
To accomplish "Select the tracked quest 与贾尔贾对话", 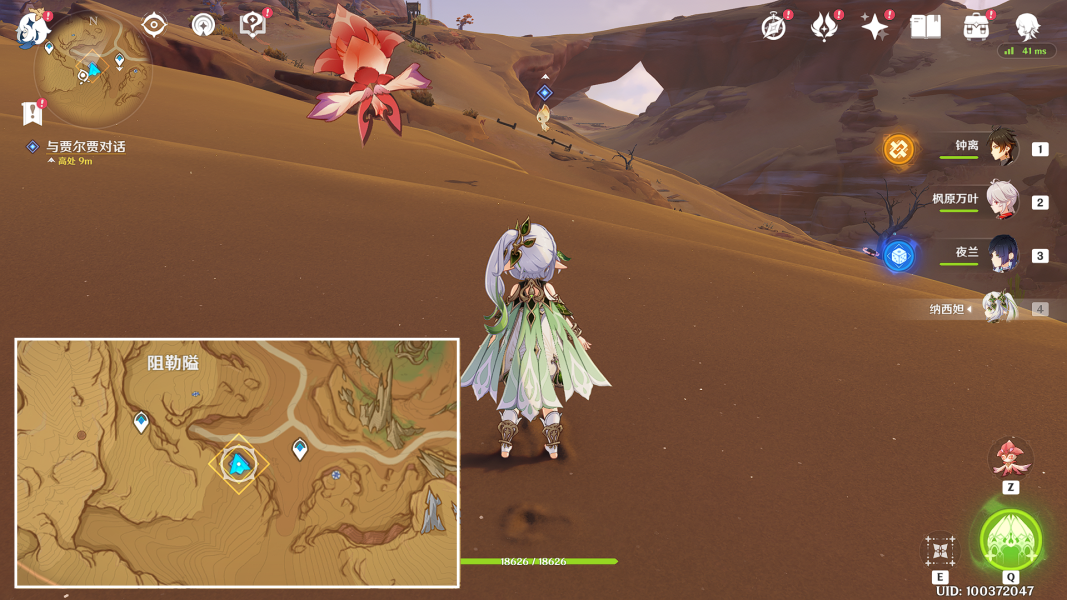I will (85, 147).
